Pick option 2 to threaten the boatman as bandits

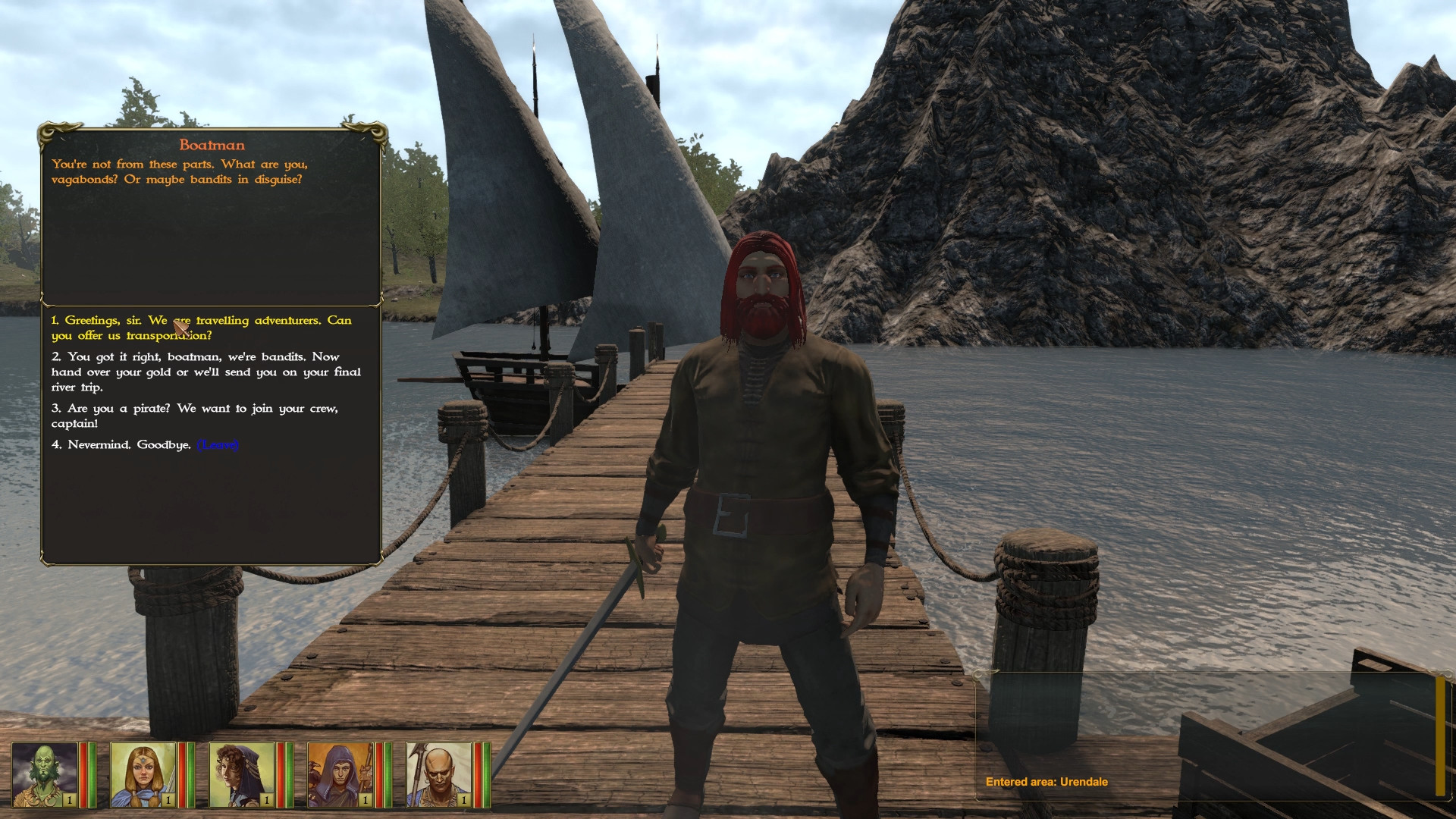click(205, 372)
